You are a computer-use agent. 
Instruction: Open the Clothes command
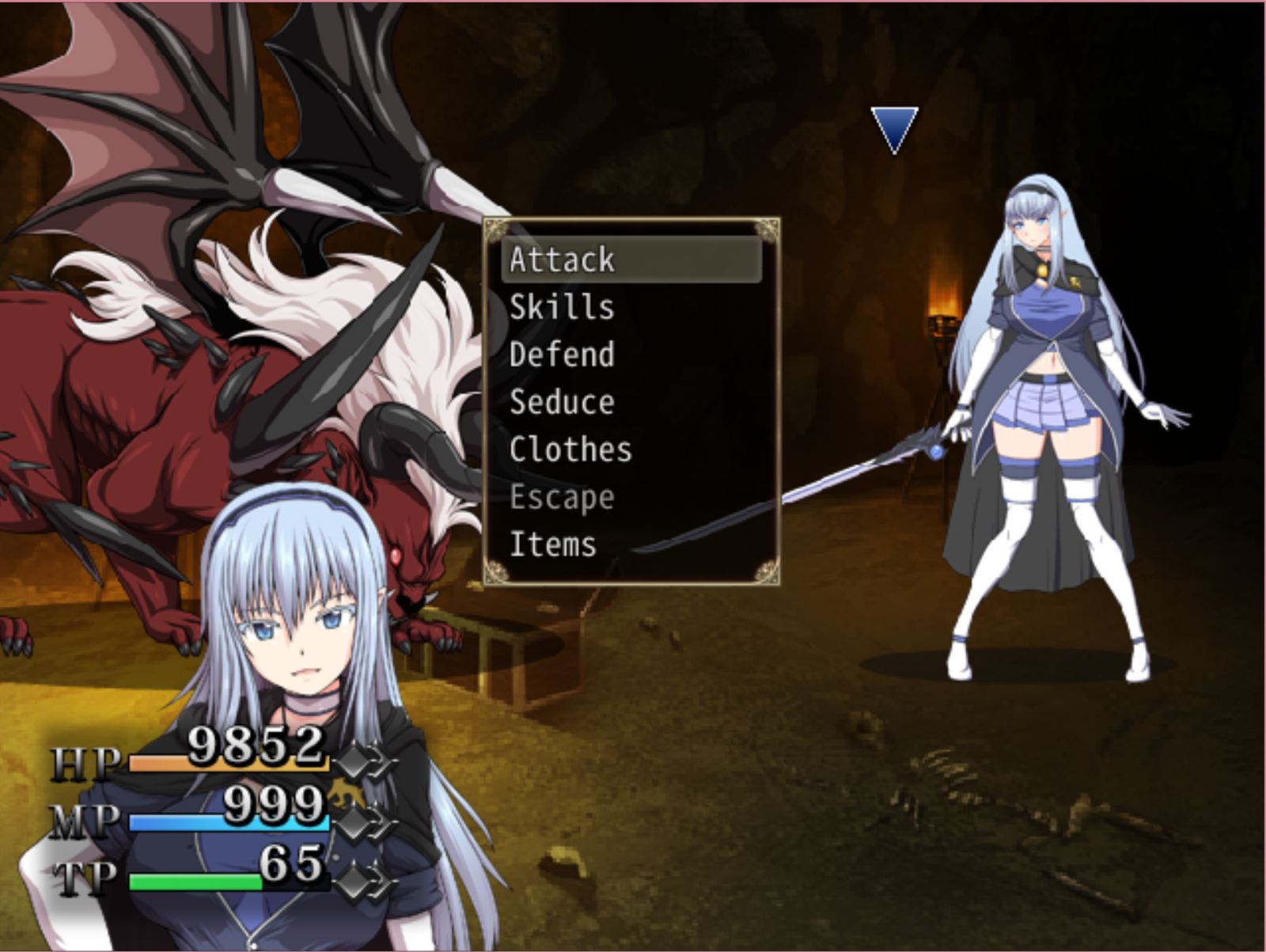click(570, 449)
